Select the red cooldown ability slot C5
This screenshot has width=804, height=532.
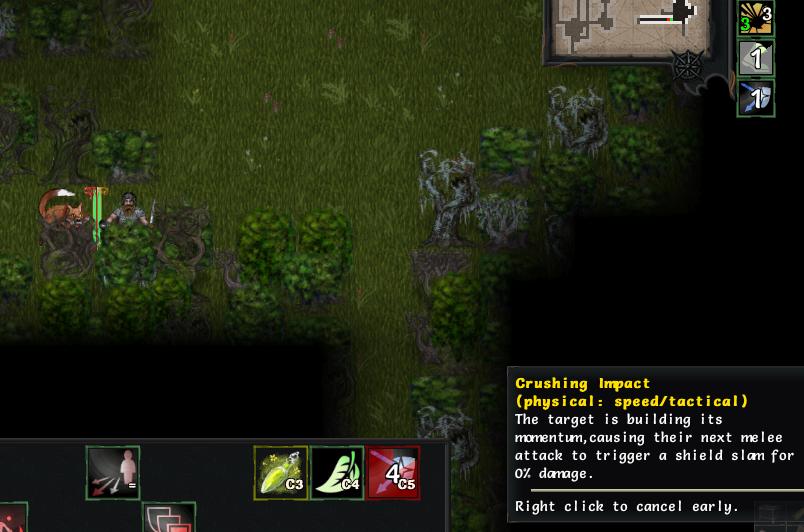(393, 472)
